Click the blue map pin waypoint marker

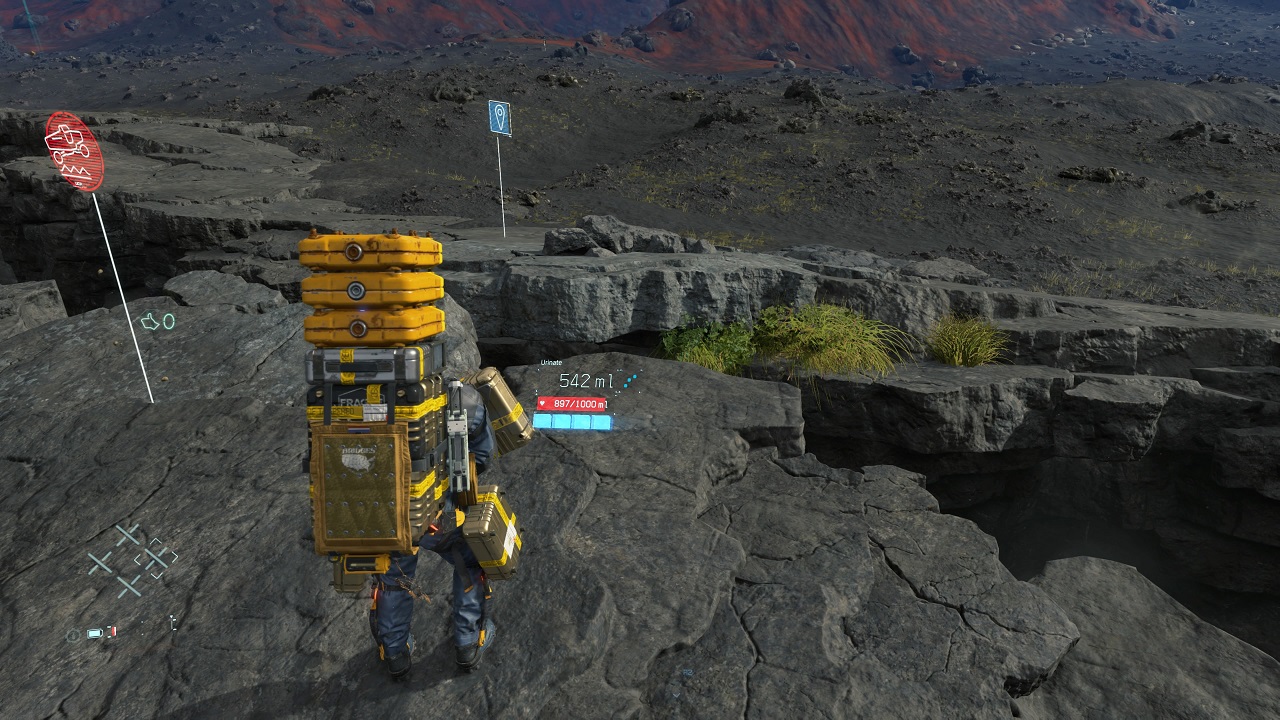point(500,118)
